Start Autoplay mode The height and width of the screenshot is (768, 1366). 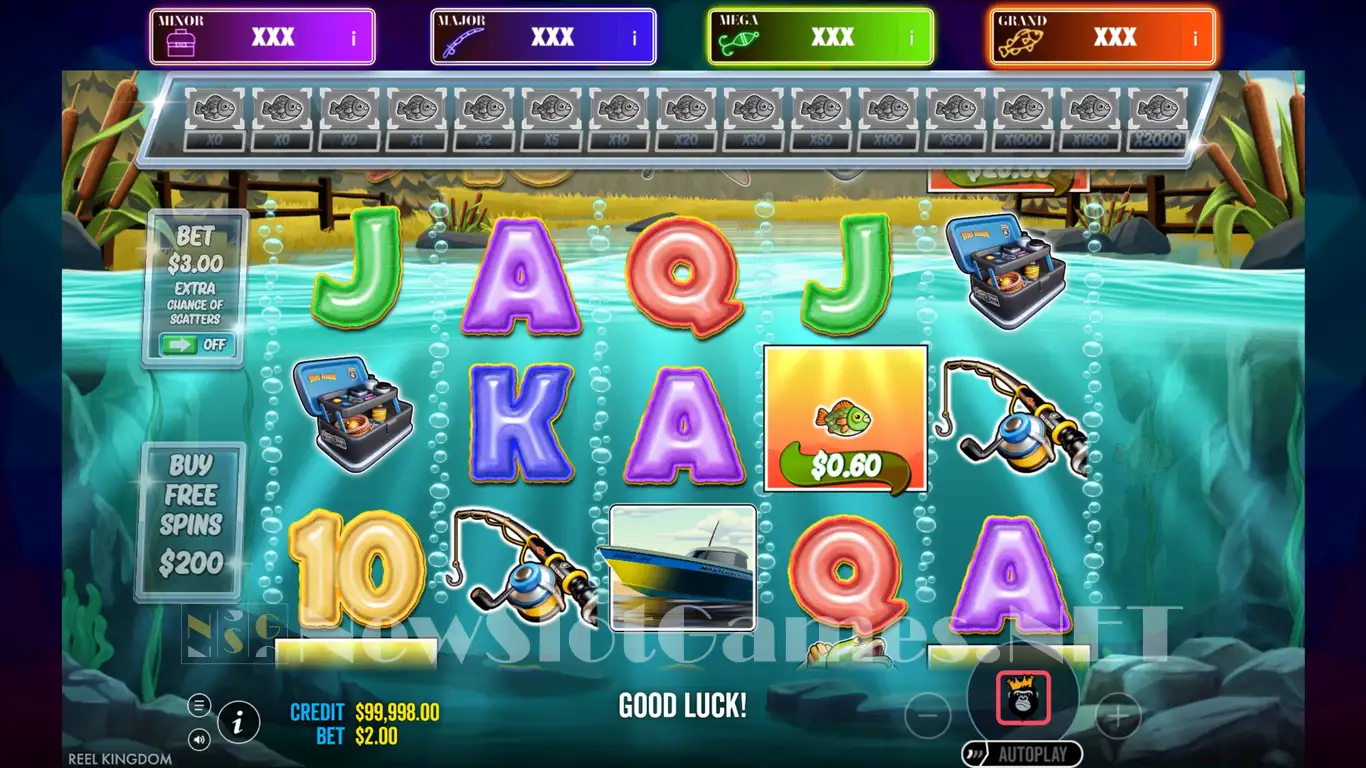tap(1022, 754)
